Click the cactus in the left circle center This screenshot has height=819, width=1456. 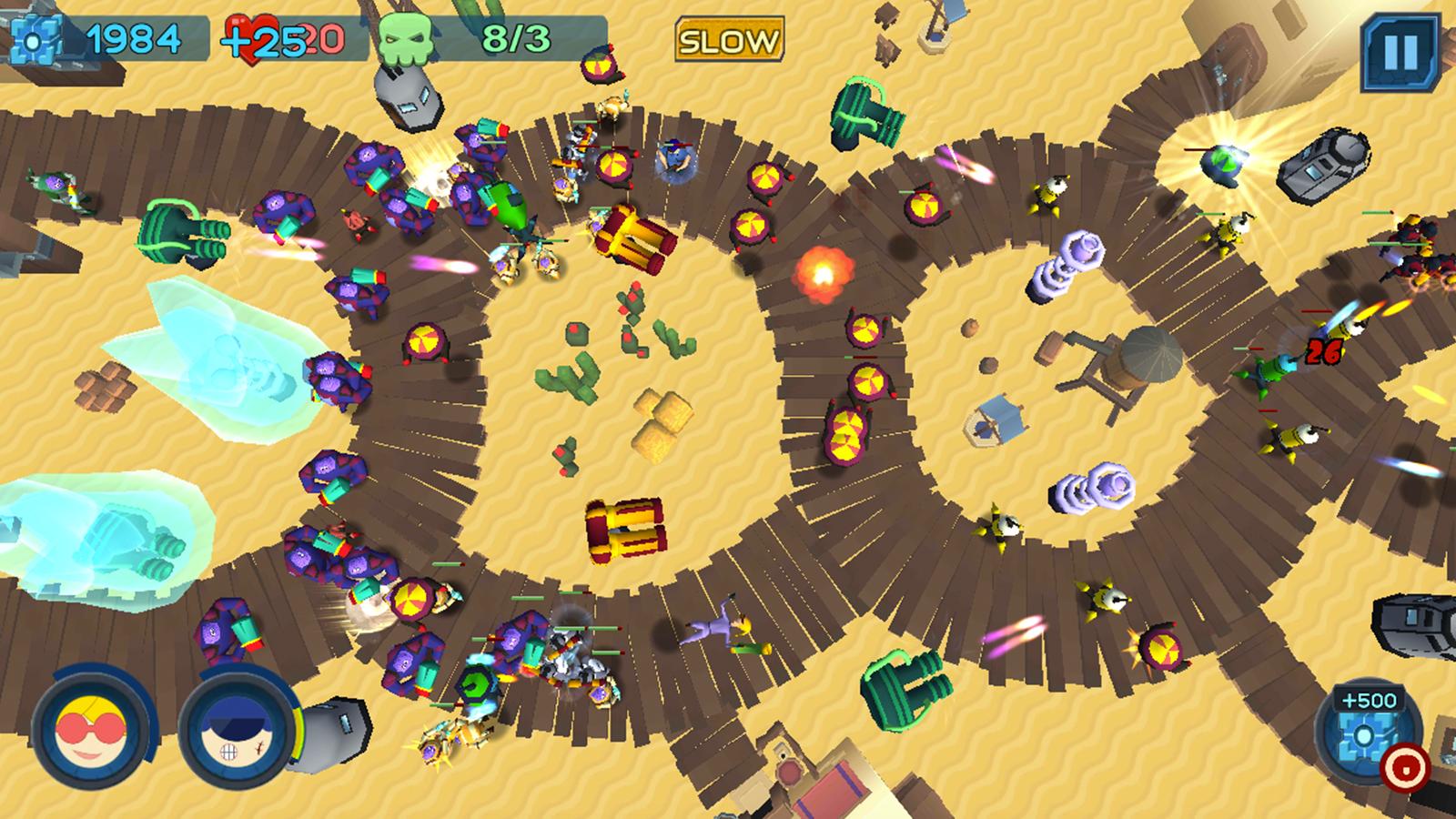[564, 378]
